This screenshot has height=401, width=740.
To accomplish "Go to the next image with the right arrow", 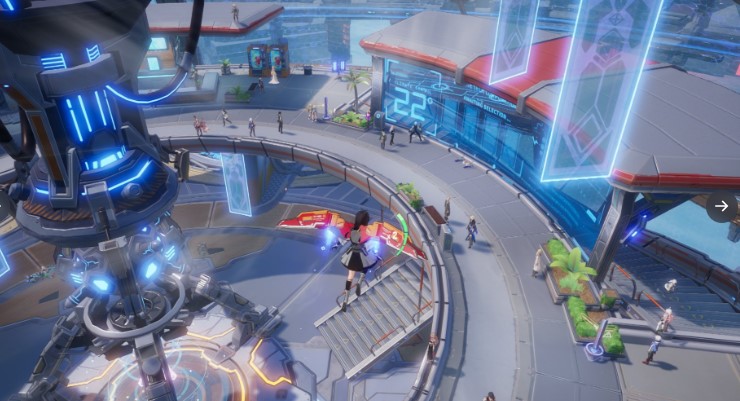I will (721, 206).
